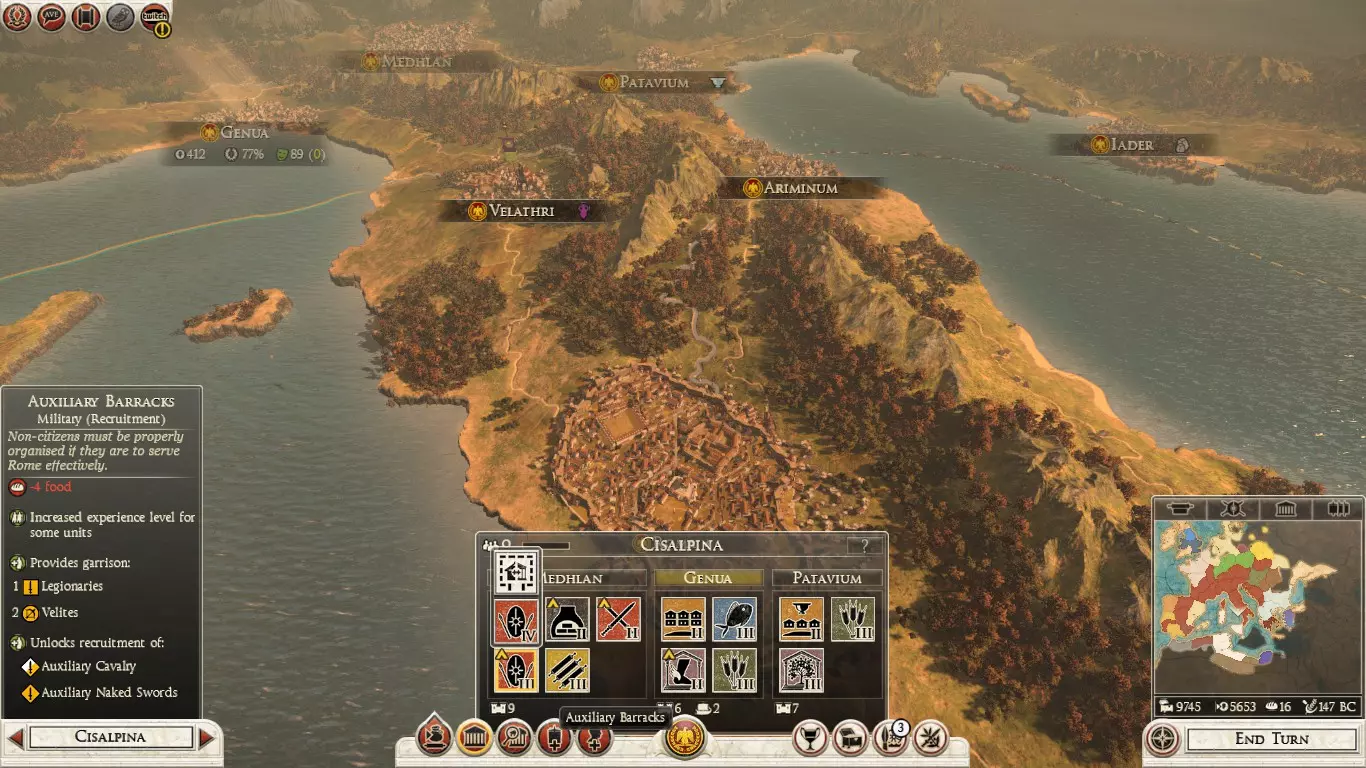Screen dimensions: 1366x768
Task: Choose next province with right arrow
Action: [207, 738]
